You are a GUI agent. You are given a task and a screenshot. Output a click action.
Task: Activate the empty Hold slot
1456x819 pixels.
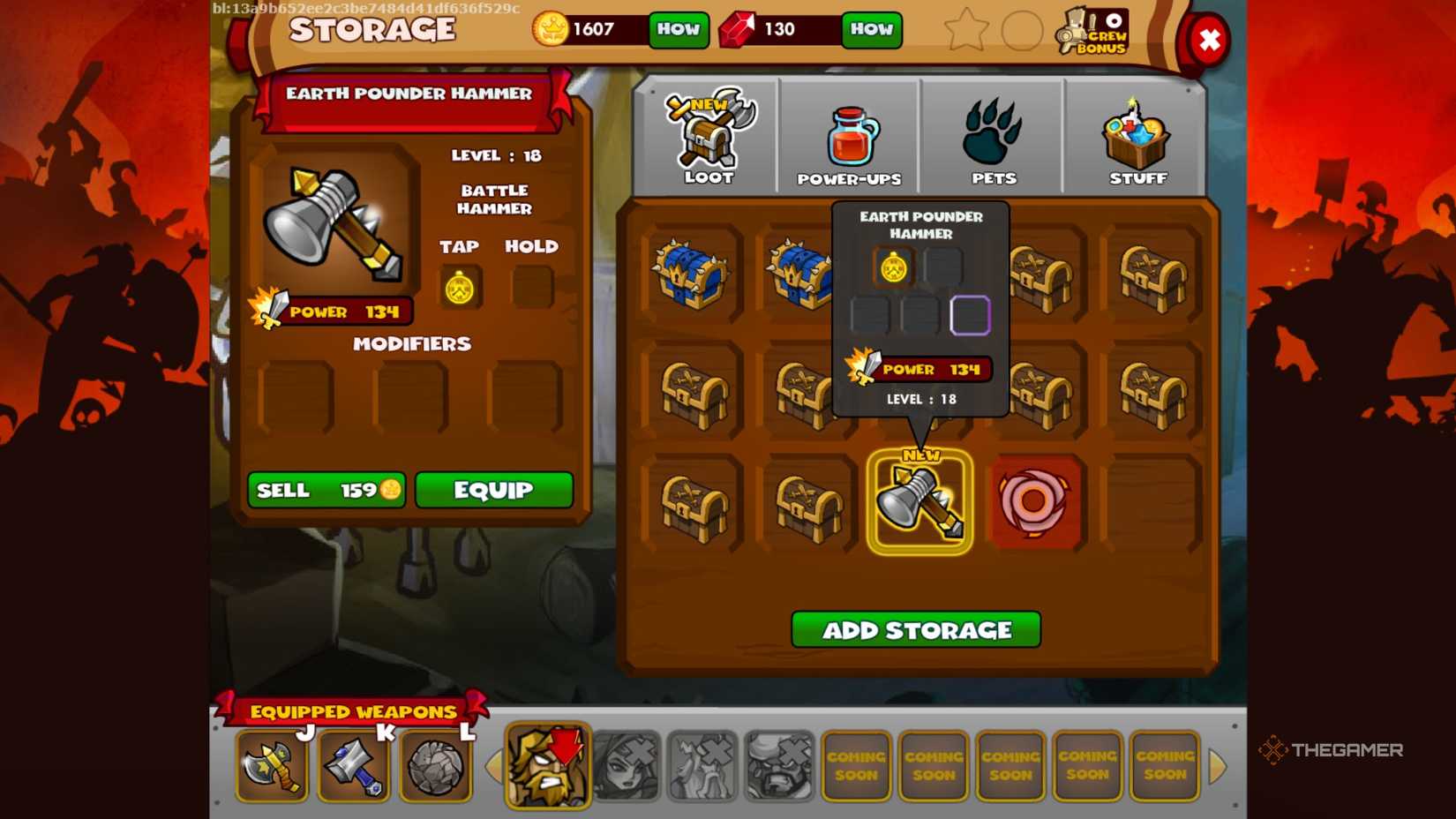[530, 285]
